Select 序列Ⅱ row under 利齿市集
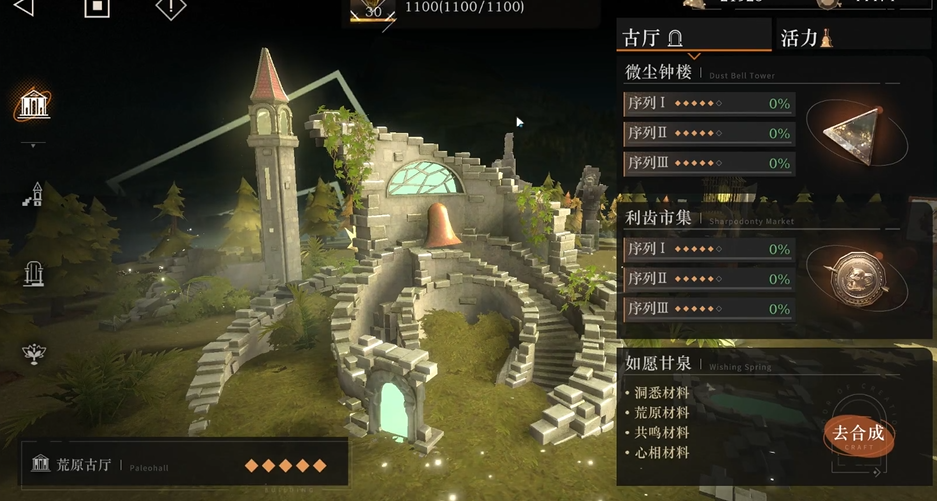The height and width of the screenshot is (501, 937). 709,279
